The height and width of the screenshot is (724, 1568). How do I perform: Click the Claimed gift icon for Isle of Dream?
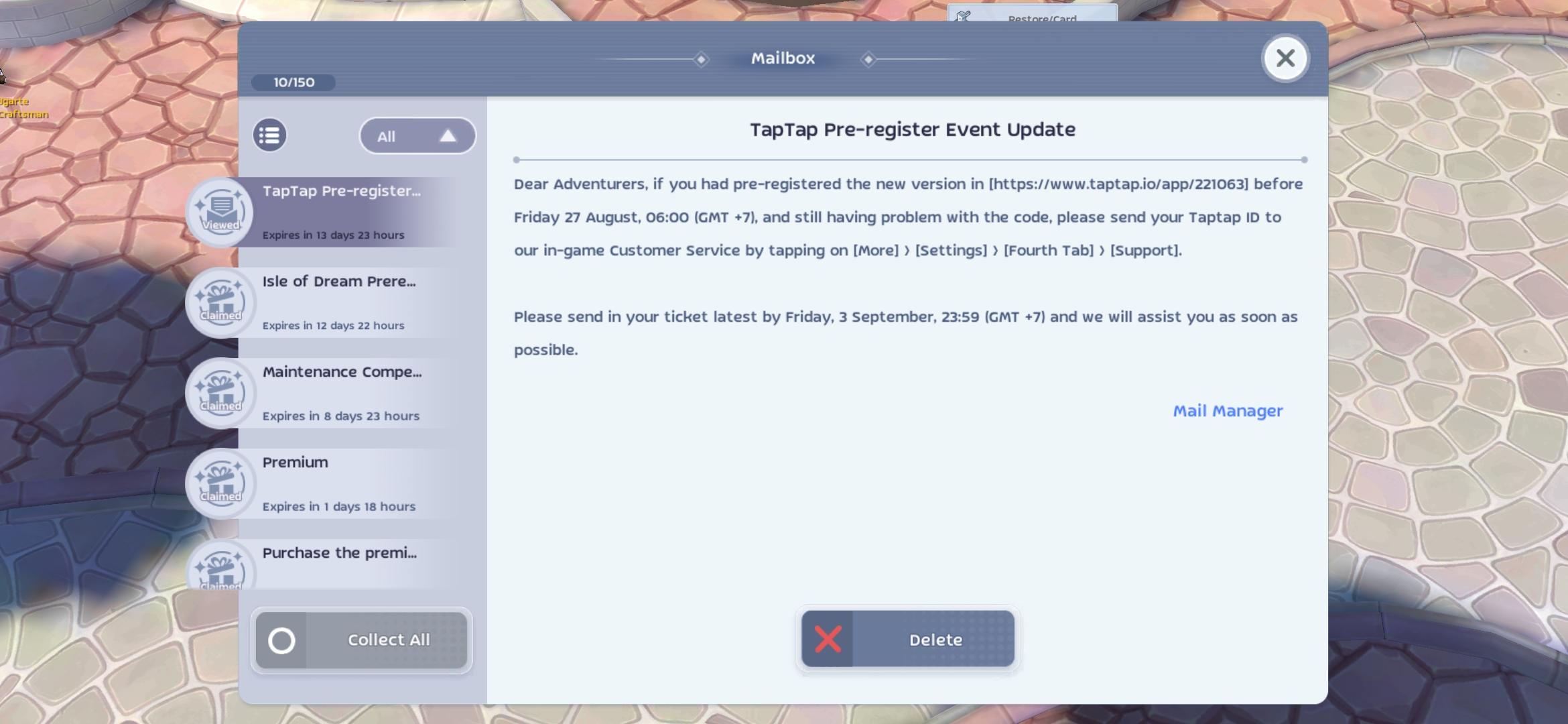[x=221, y=303]
